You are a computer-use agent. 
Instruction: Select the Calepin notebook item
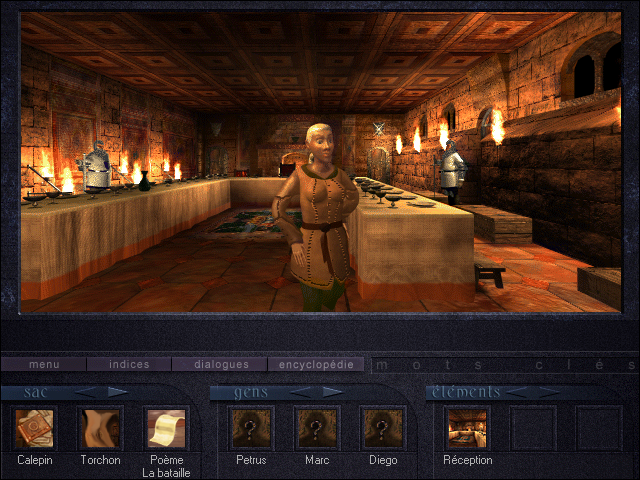(x=35, y=429)
